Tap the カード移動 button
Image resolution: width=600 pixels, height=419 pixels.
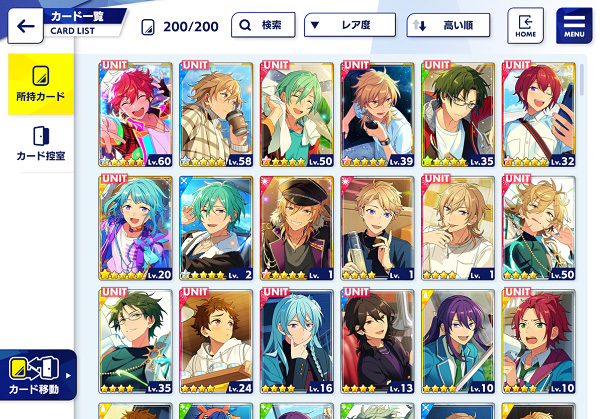point(37,375)
